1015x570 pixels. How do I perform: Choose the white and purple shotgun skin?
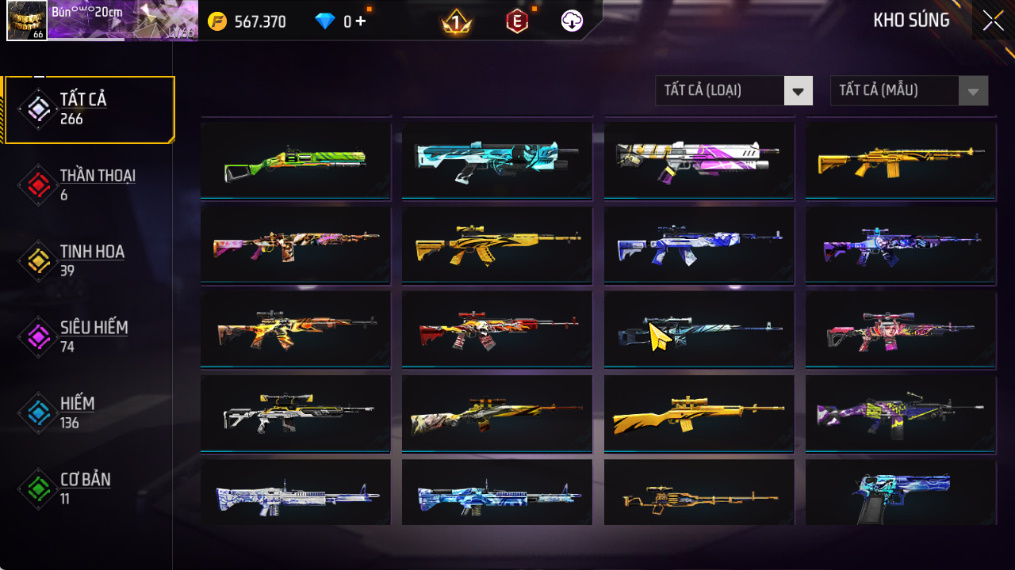click(699, 158)
